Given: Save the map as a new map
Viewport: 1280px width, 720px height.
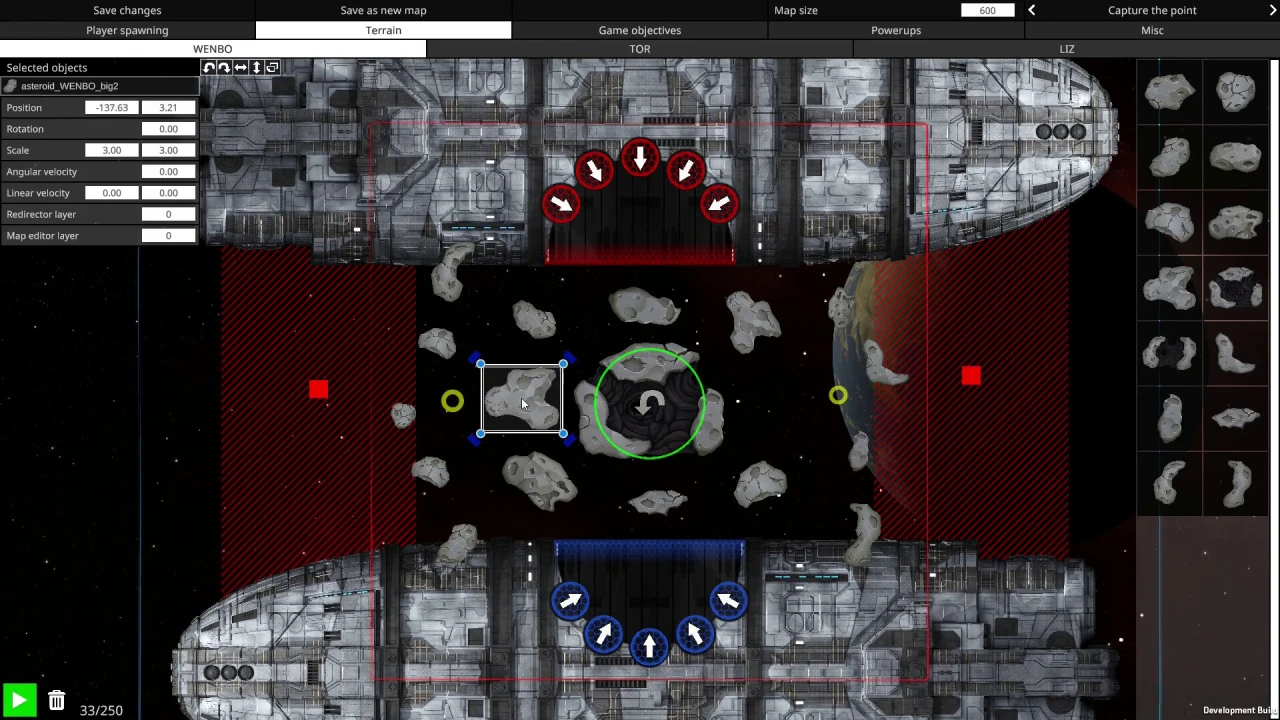Looking at the screenshot, I should [383, 10].
